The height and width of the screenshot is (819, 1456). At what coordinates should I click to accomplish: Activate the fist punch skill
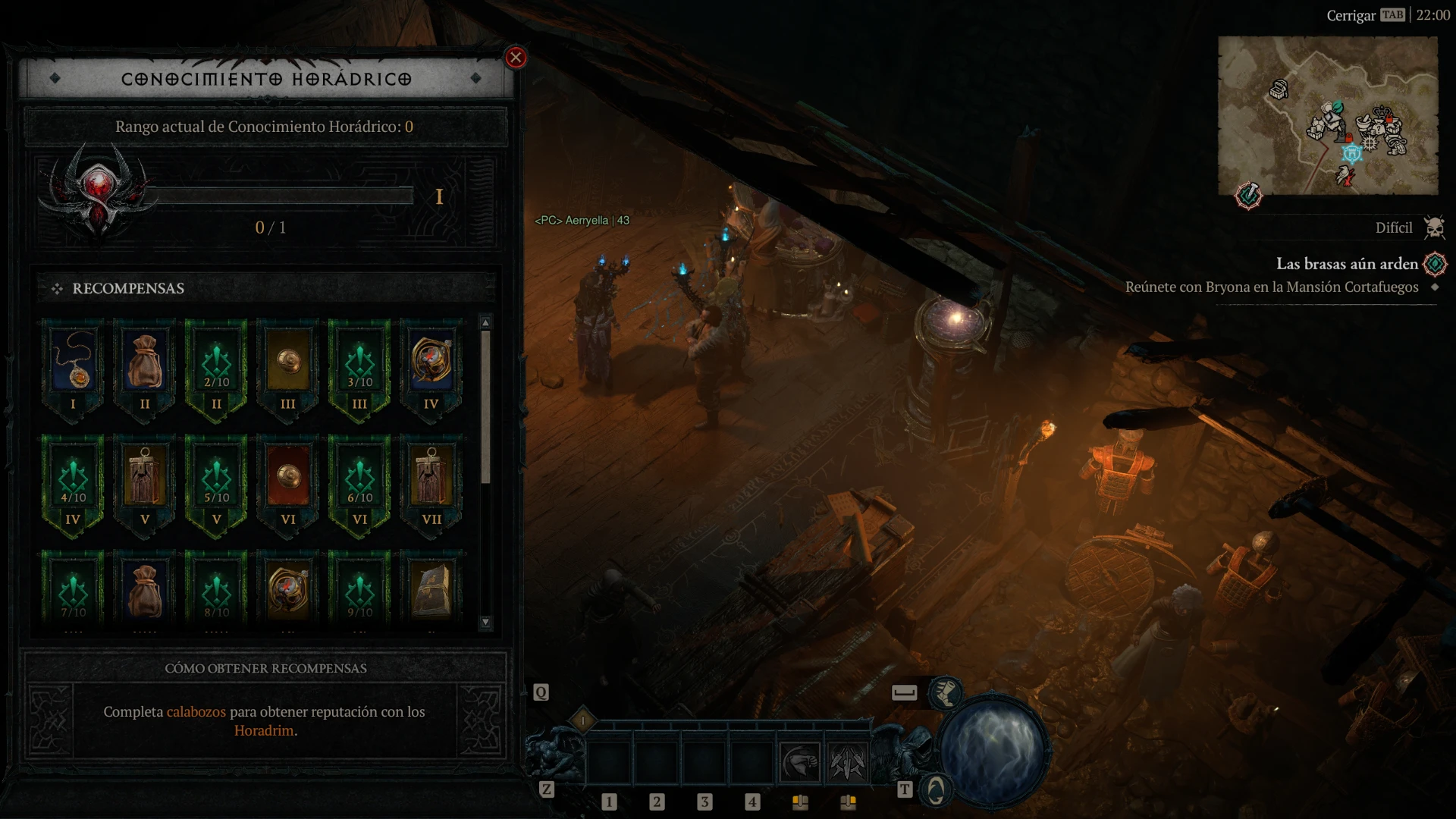click(x=800, y=762)
